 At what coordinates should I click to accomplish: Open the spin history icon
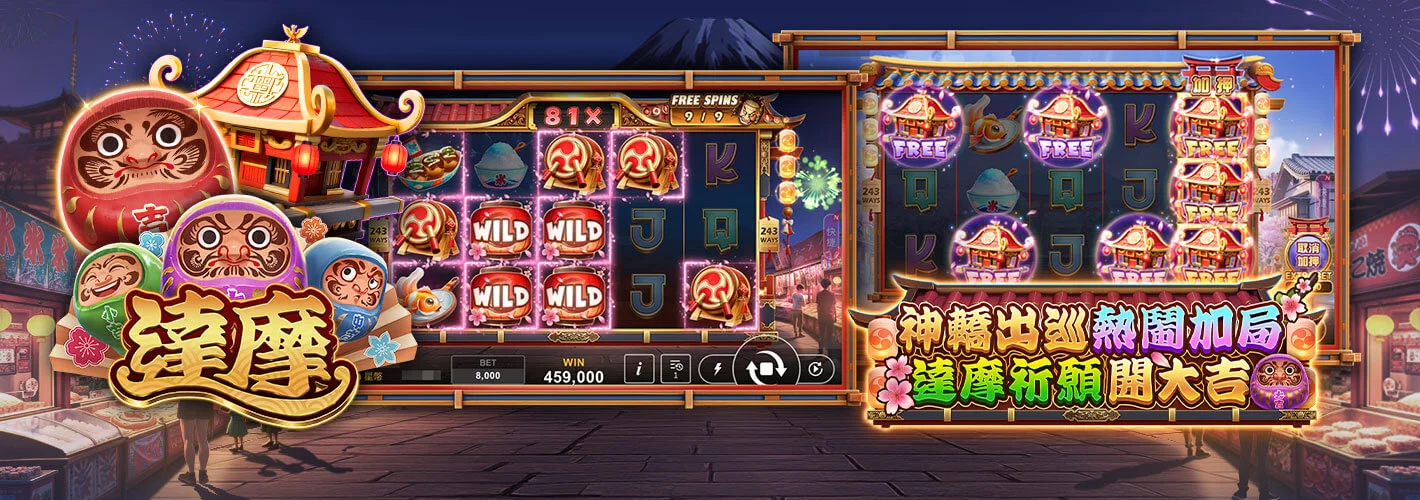(x=675, y=369)
